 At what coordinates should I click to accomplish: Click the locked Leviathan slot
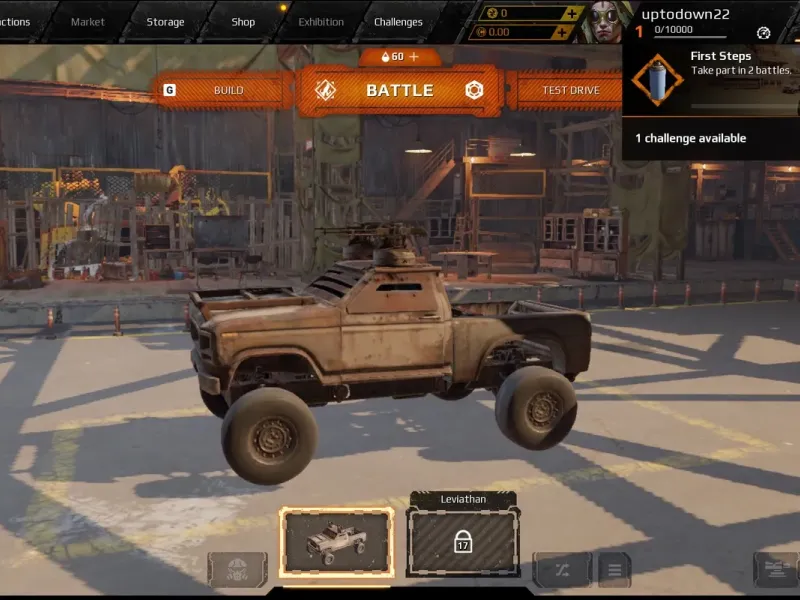pos(463,543)
